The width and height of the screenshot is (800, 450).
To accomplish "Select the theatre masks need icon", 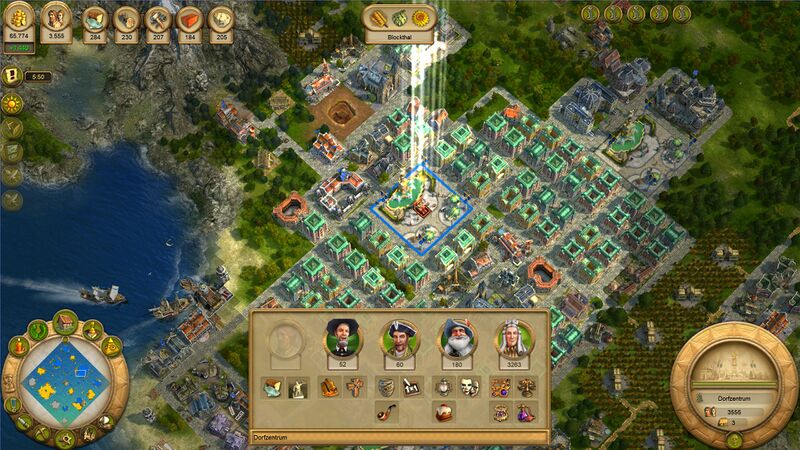I will [x=470, y=387].
